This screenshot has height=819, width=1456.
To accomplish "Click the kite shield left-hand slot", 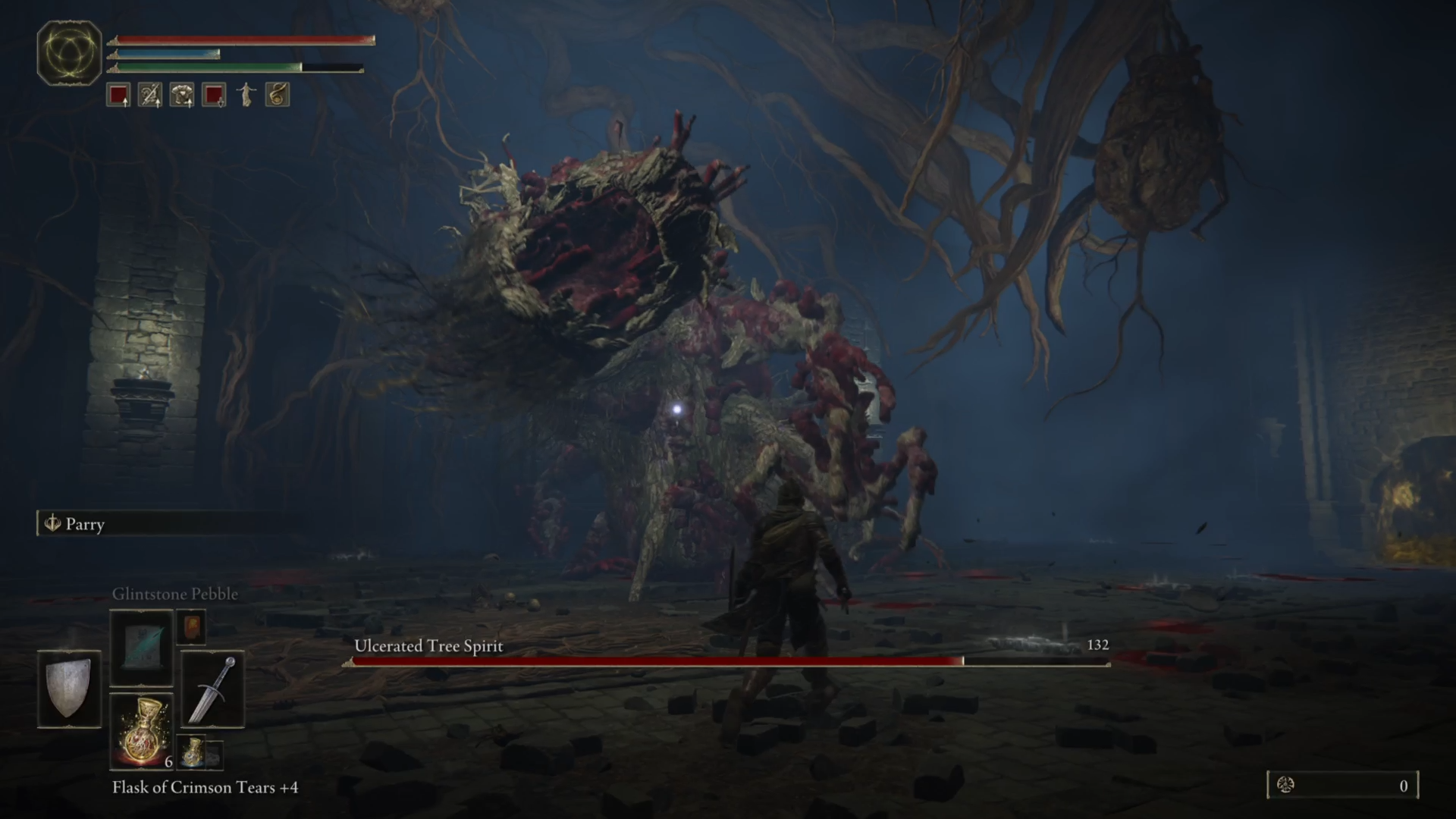I will (69, 689).
